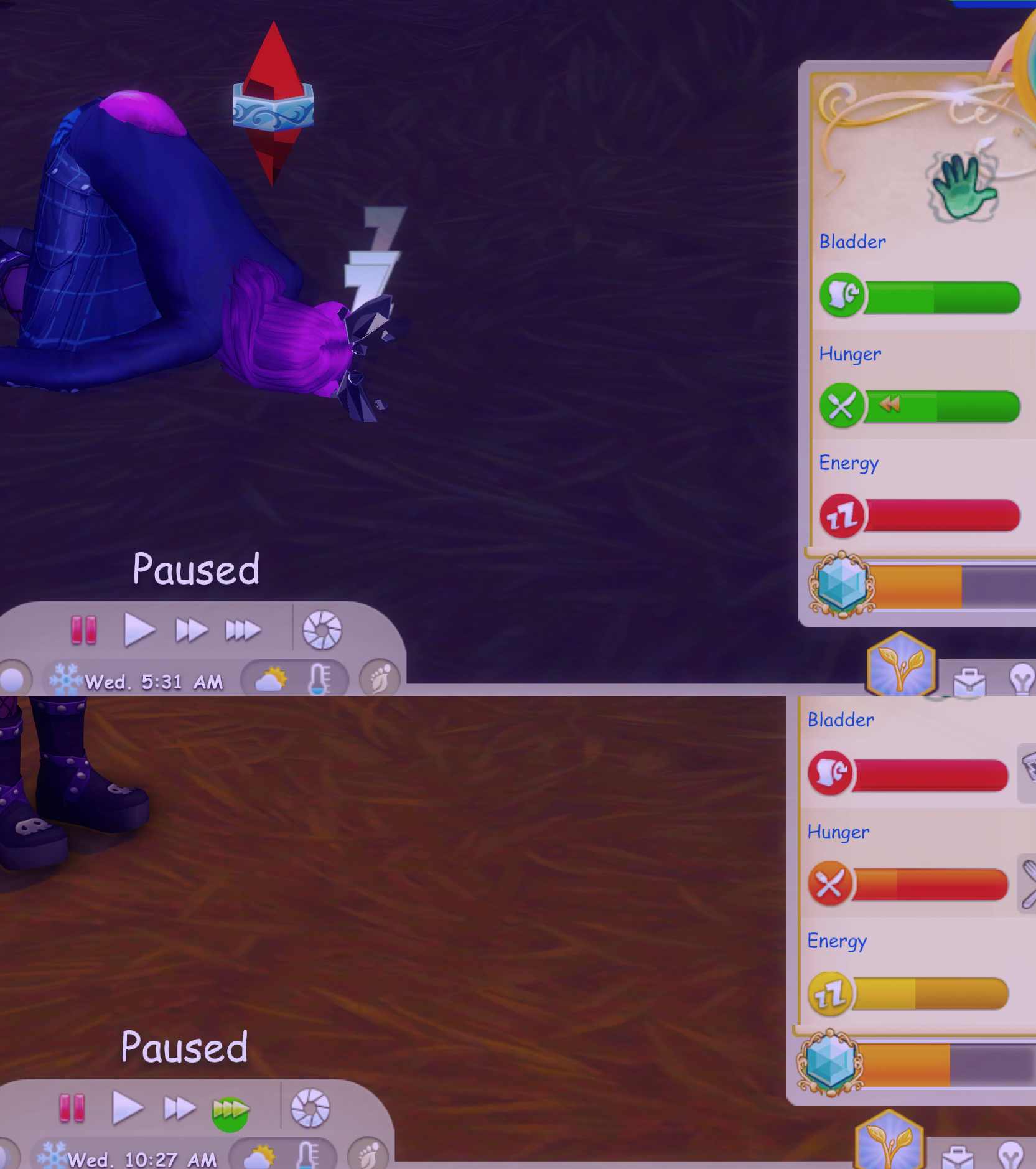Viewport: 1036px width, 1169px height.
Task: Open the briefcase career tab below the red Energy bar
Action: [x=969, y=682]
